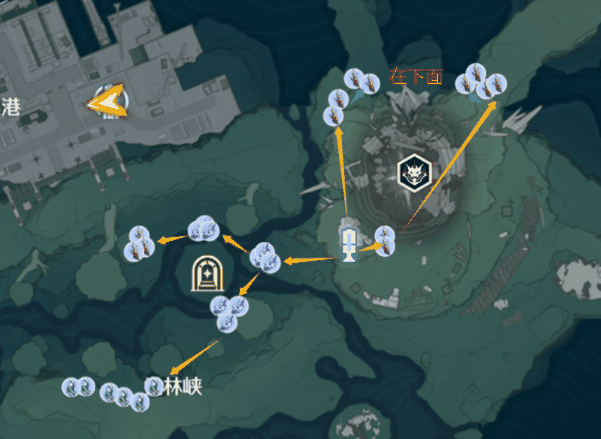601x439 pixels.
Task: Open the golden arch gate marker
Action: coord(206,273)
